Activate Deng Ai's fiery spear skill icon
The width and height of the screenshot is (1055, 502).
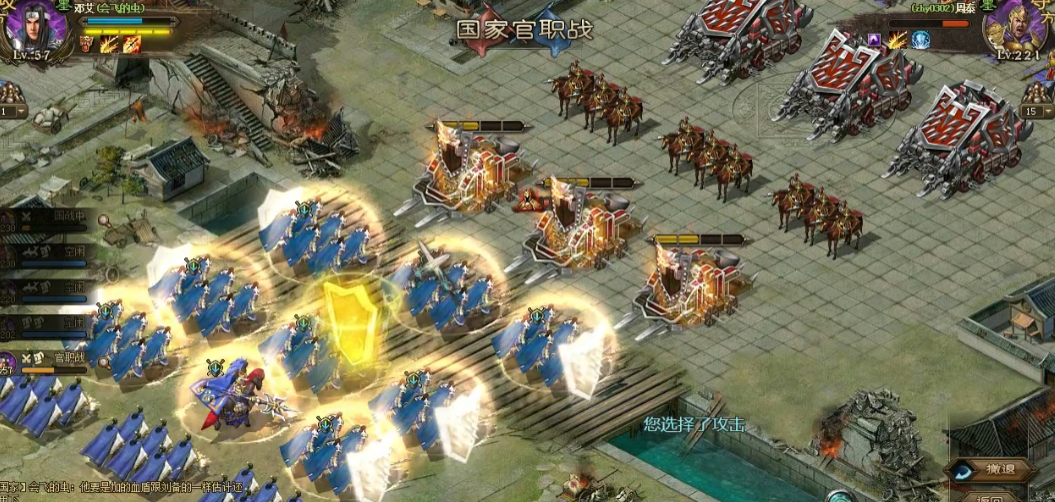click(x=131, y=44)
